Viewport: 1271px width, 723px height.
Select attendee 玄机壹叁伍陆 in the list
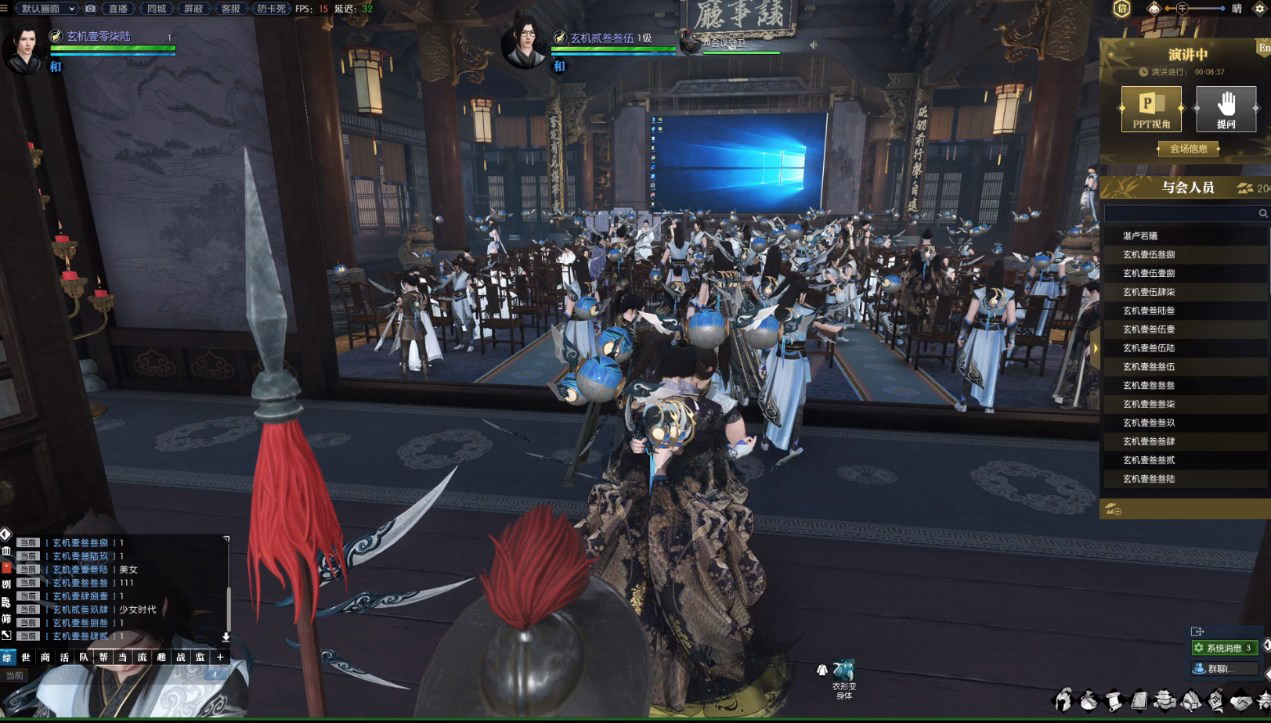(x=1149, y=348)
